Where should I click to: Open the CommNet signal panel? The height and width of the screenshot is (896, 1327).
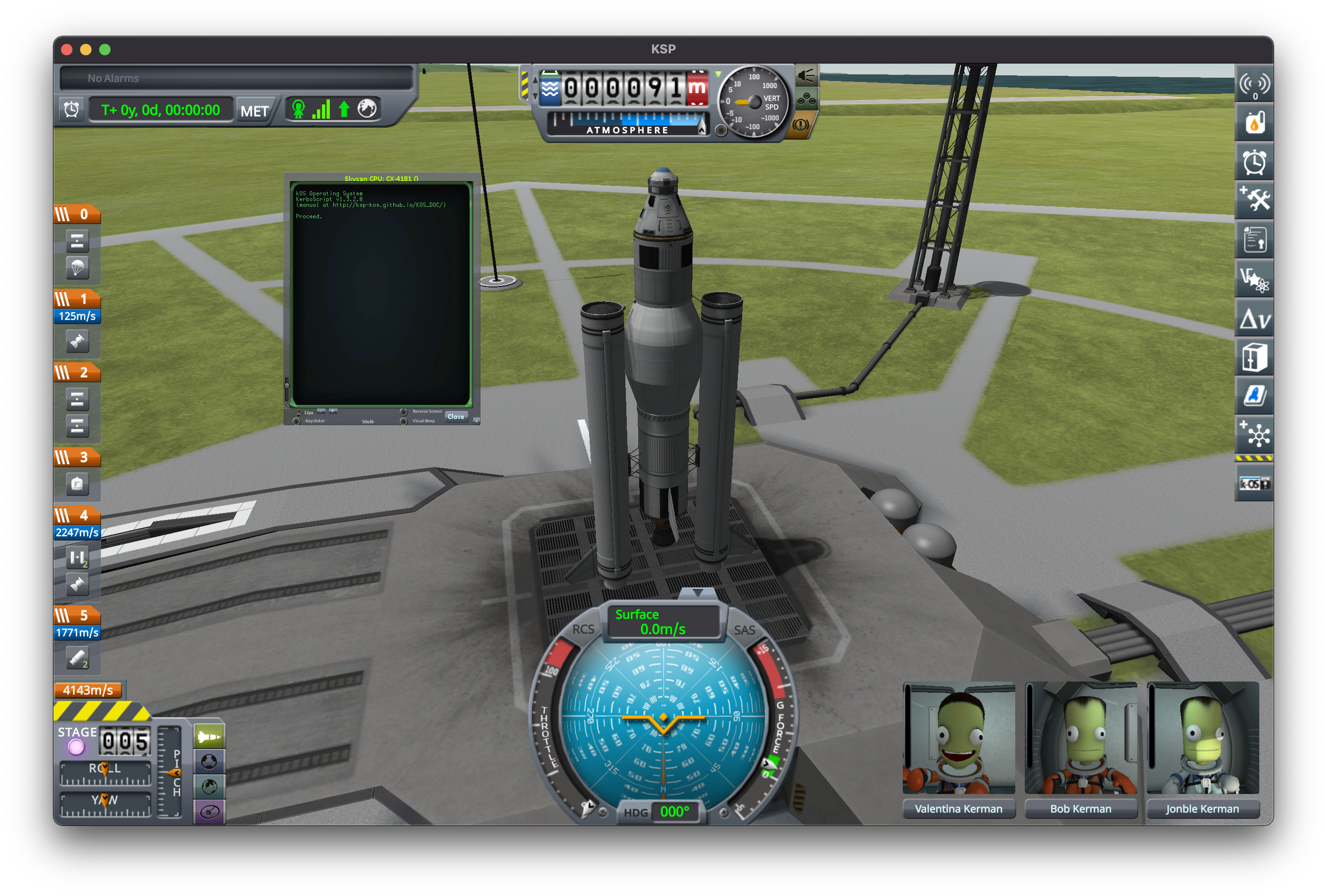pos(1254,84)
